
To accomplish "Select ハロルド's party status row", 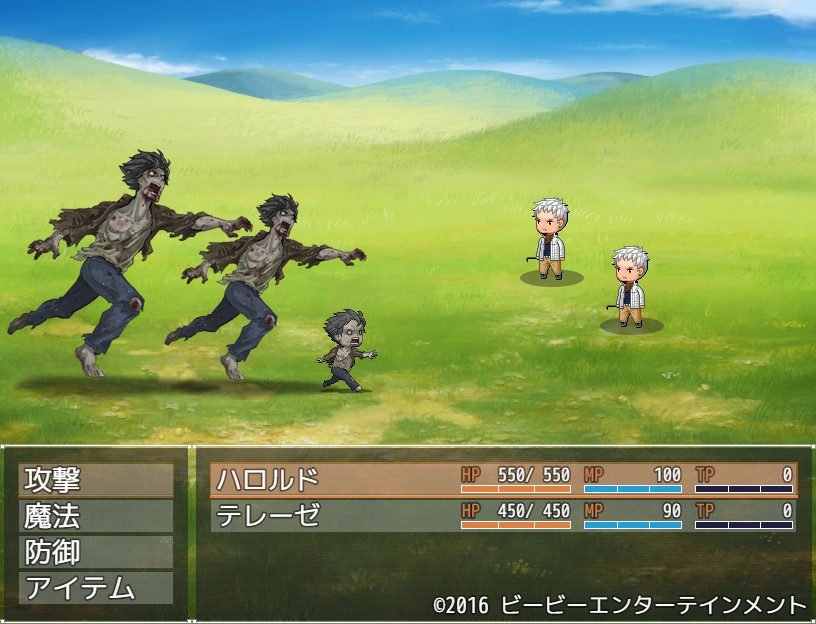I will click(503, 480).
